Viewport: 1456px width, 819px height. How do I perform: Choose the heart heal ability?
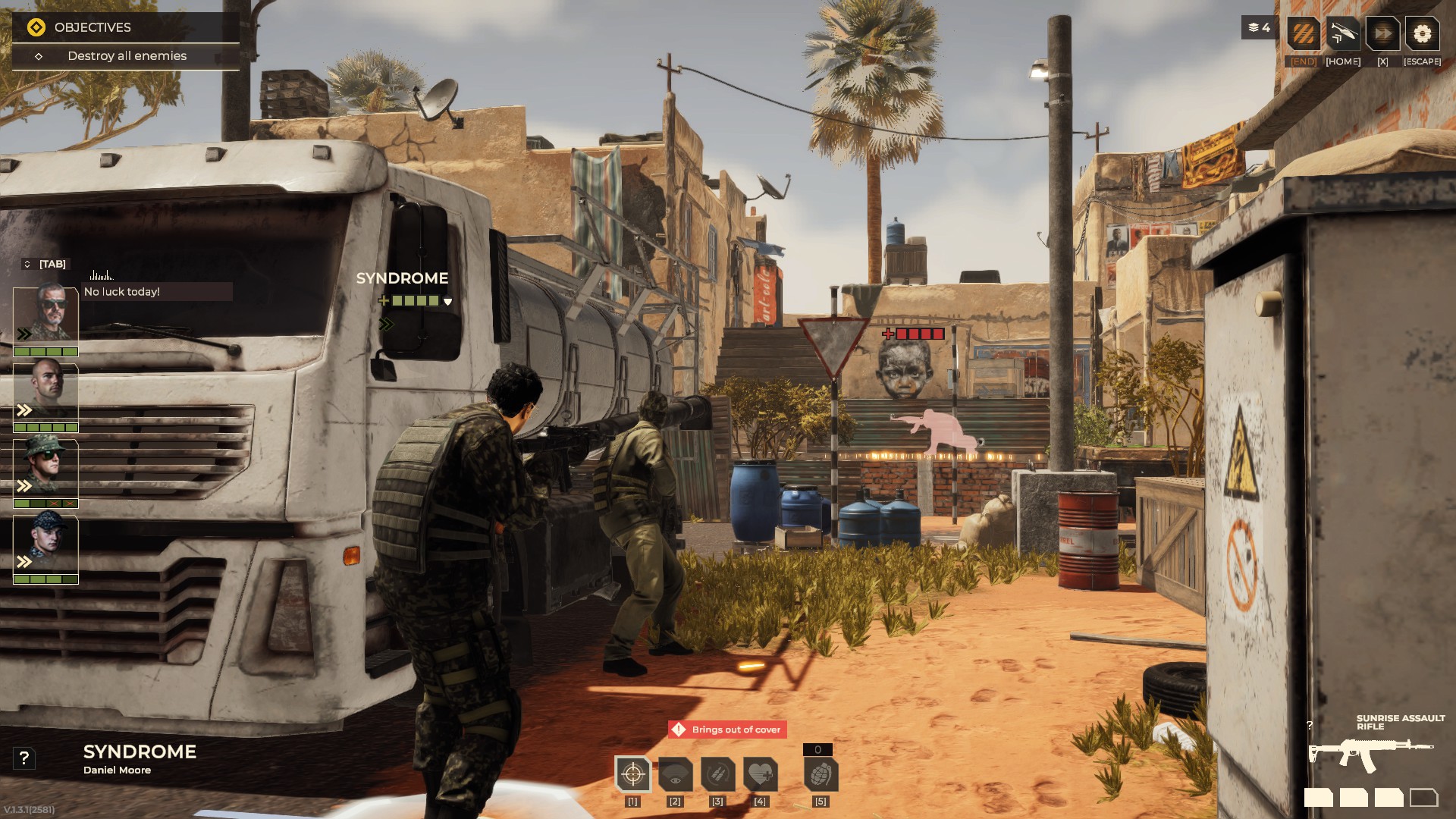pyautogui.click(x=760, y=774)
